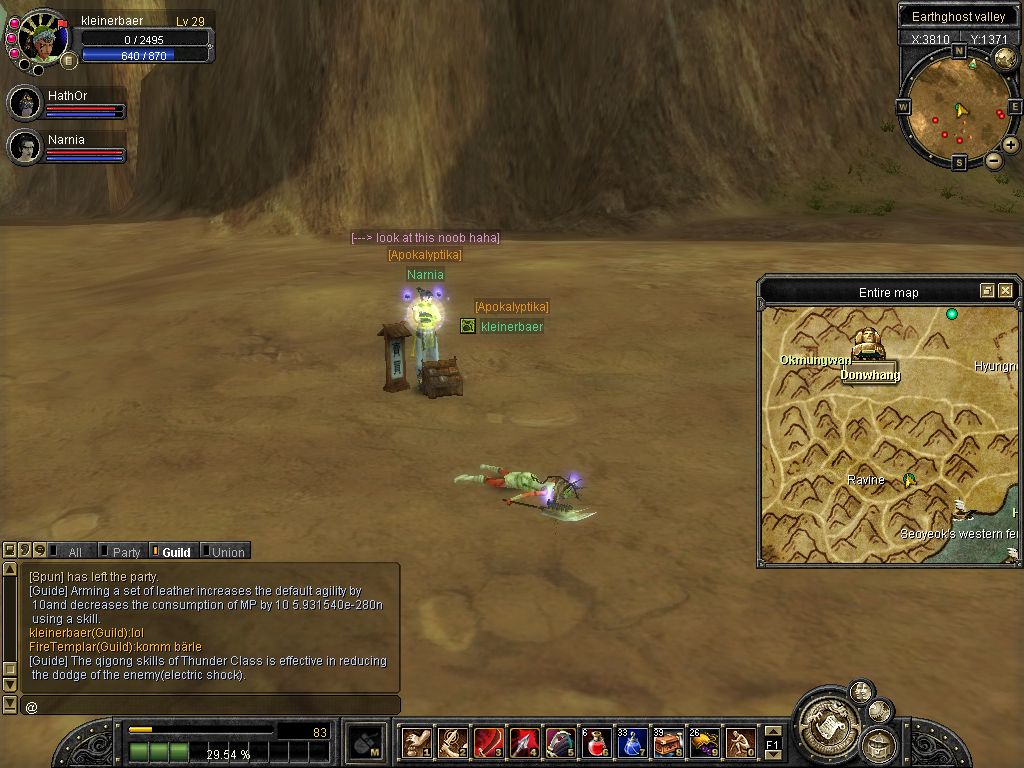1024x768 pixels.
Task: Use the red slash skill in slot 3
Action: pyautogui.click(x=488, y=743)
